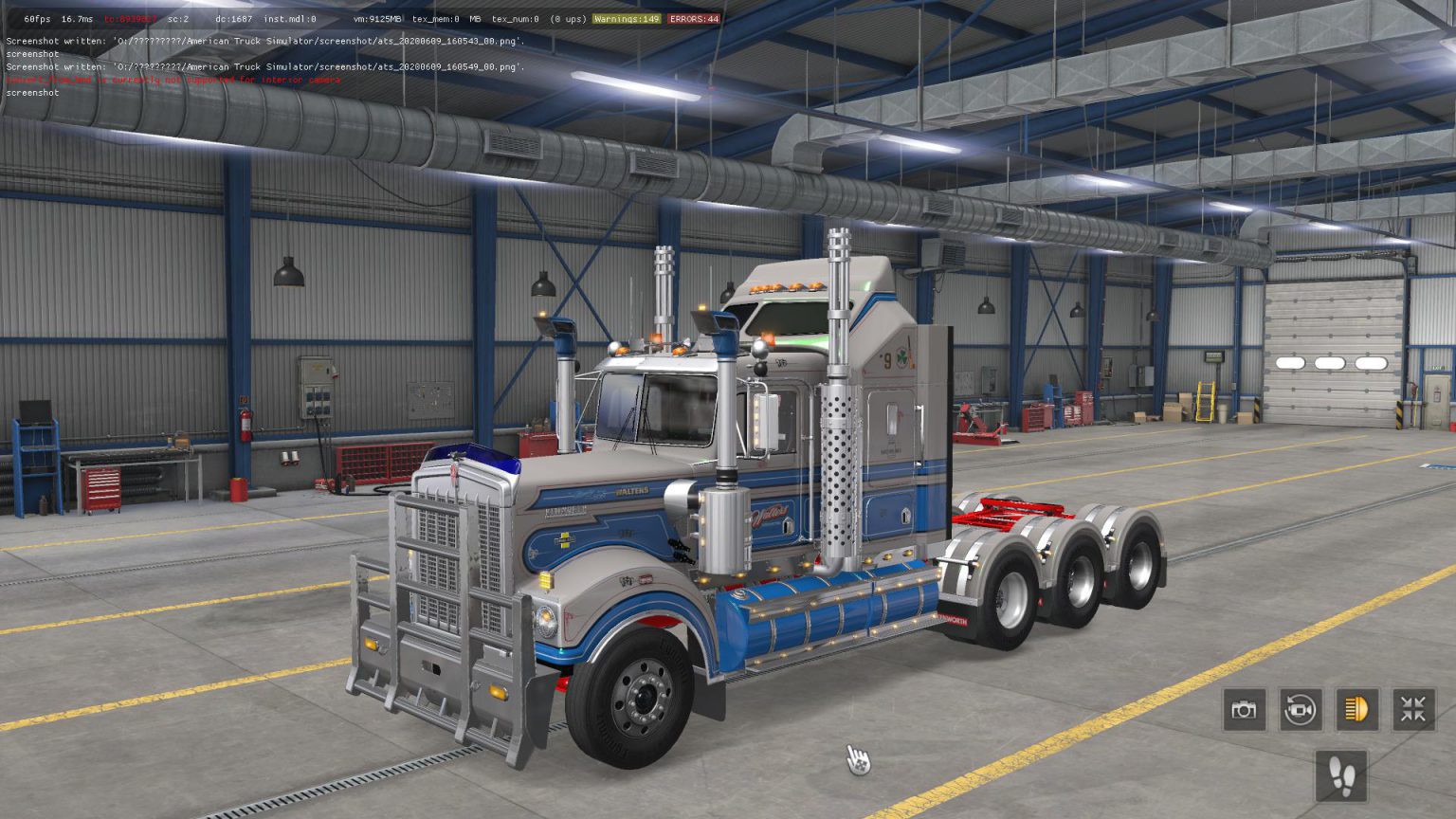Toggle the truck headlights via the headlight icon

pyautogui.click(x=1357, y=709)
